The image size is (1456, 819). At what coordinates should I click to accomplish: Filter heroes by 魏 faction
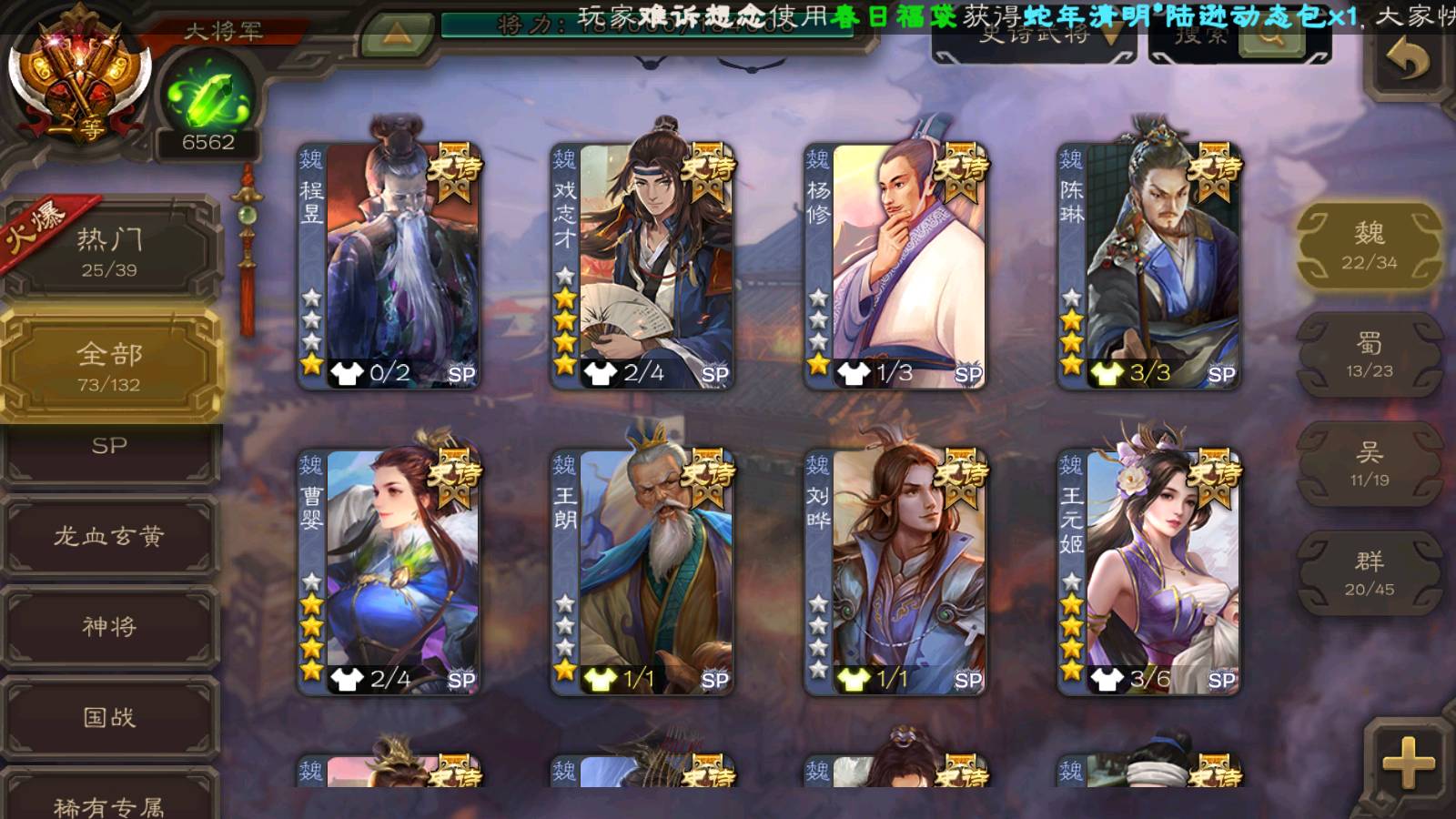(x=1369, y=246)
